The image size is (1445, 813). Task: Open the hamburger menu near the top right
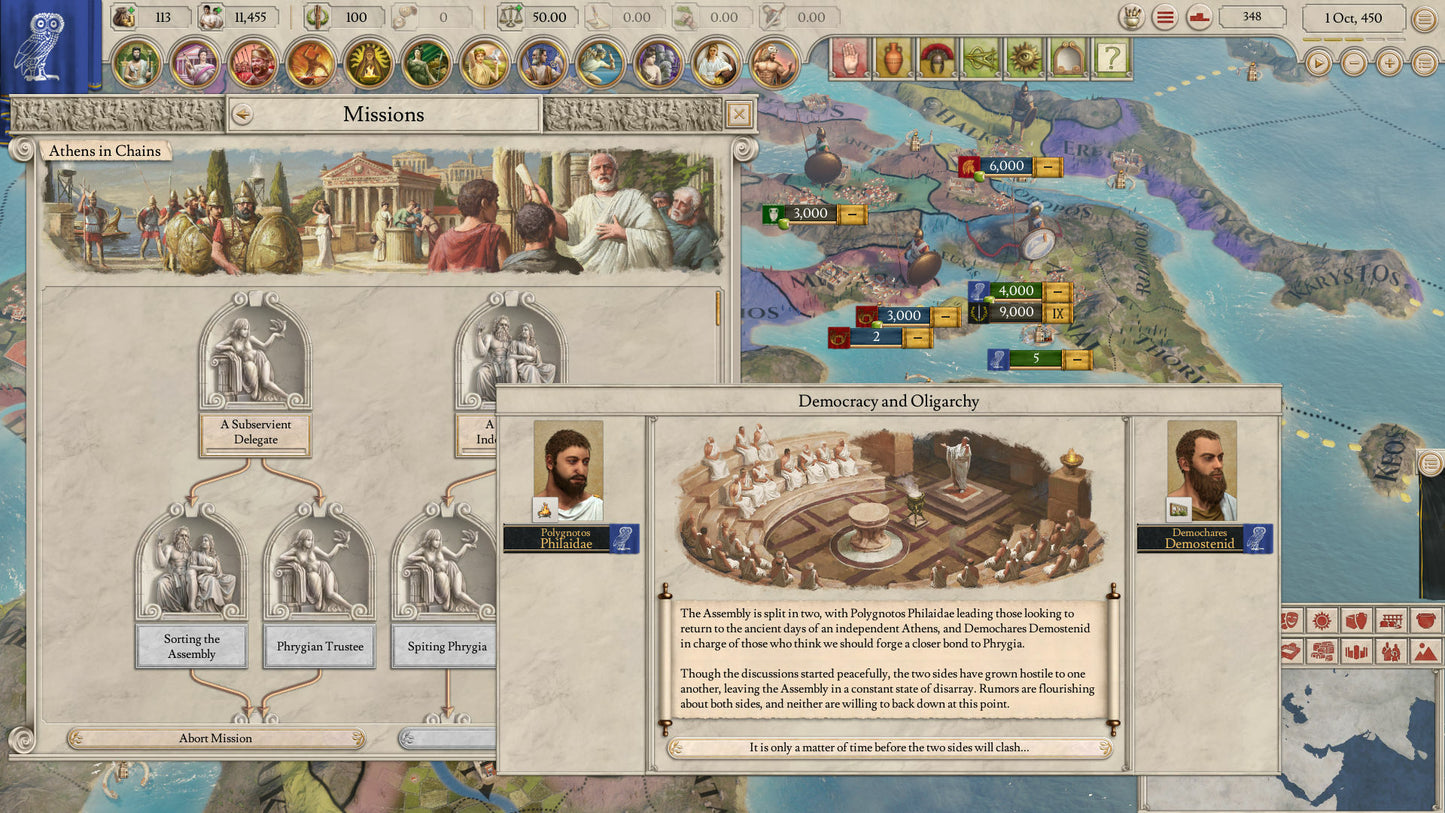(x=1164, y=16)
